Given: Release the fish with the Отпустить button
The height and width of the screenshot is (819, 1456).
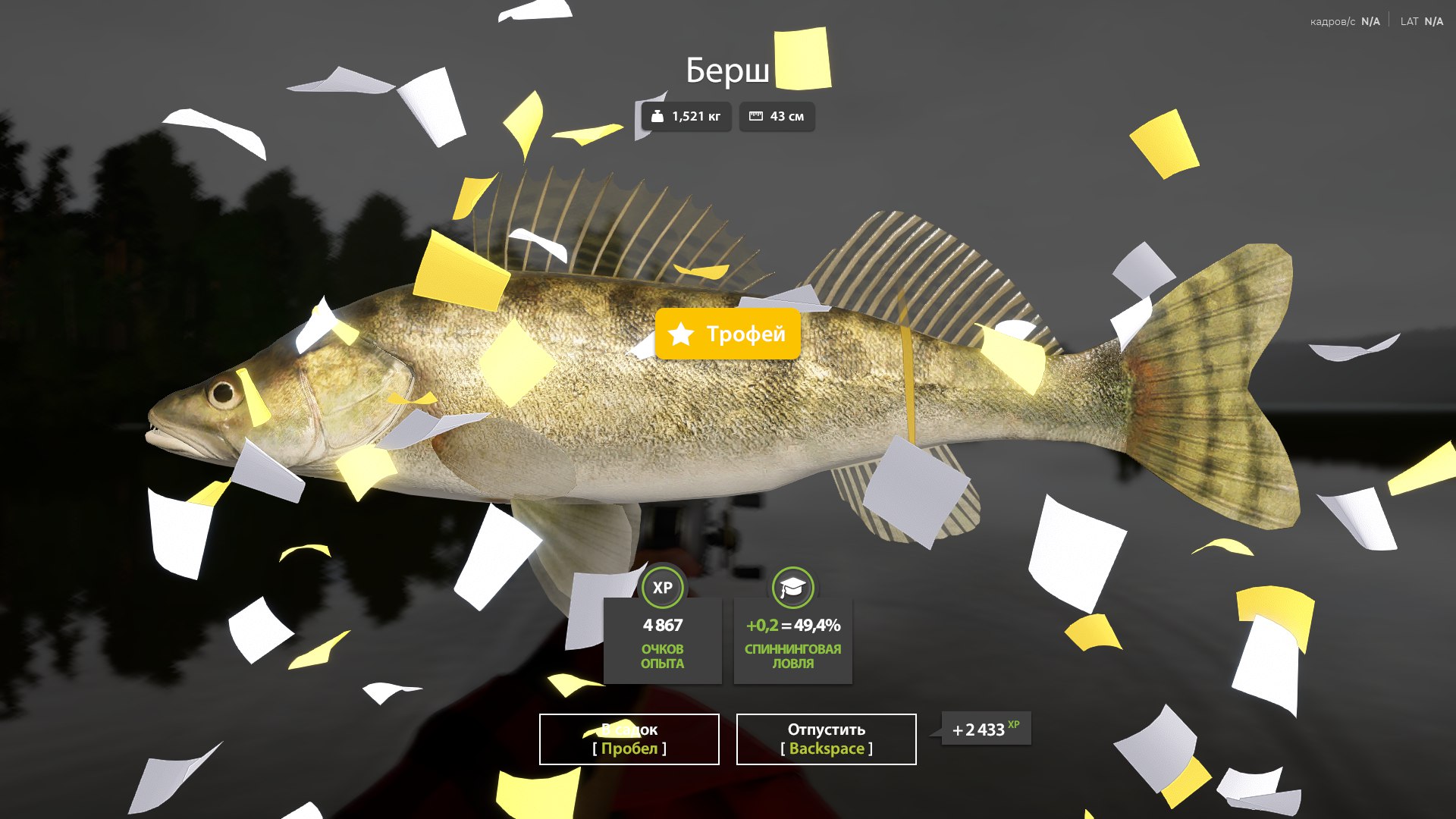Looking at the screenshot, I should pyautogui.click(x=826, y=739).
